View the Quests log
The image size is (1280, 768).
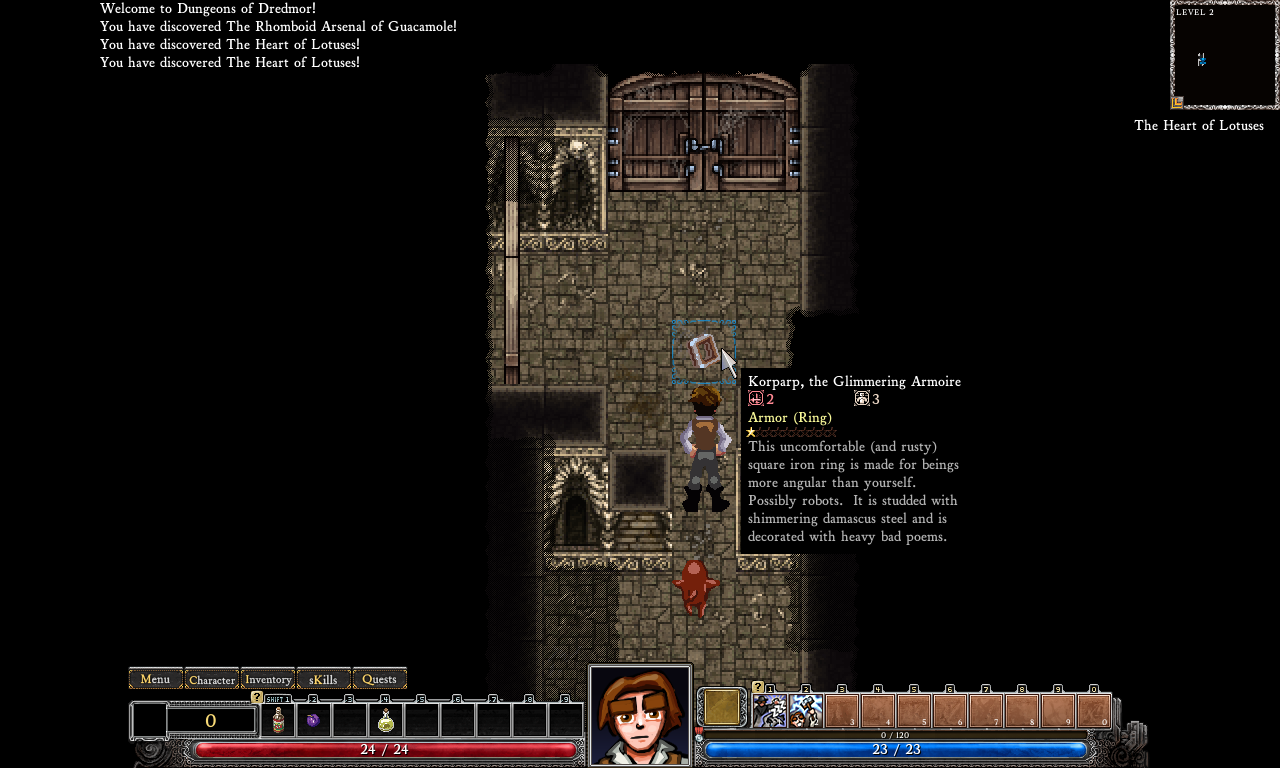pyautogui.click(x=380, y=679)
